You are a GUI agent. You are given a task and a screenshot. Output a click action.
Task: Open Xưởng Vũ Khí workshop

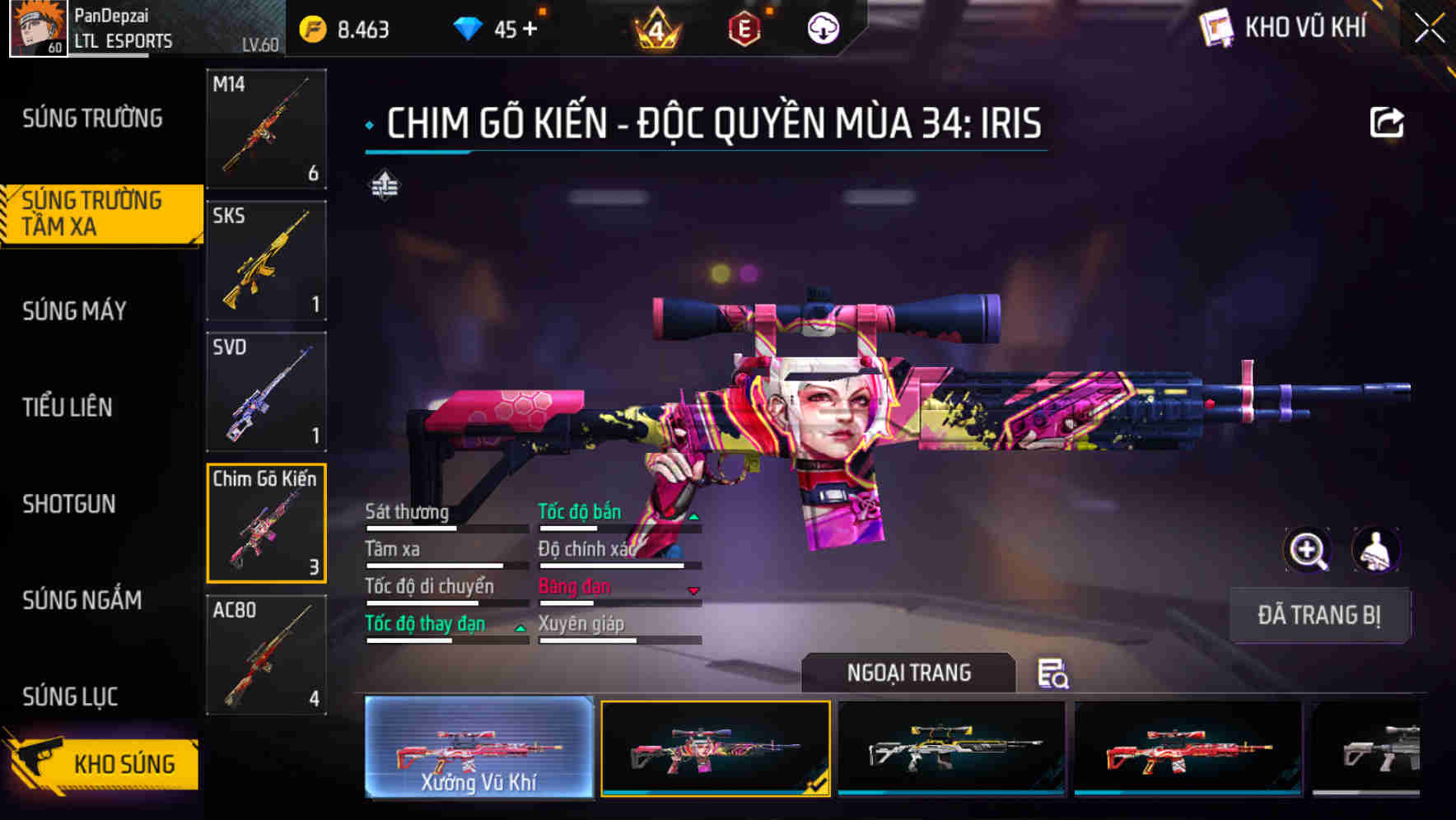tap(478, 750)
